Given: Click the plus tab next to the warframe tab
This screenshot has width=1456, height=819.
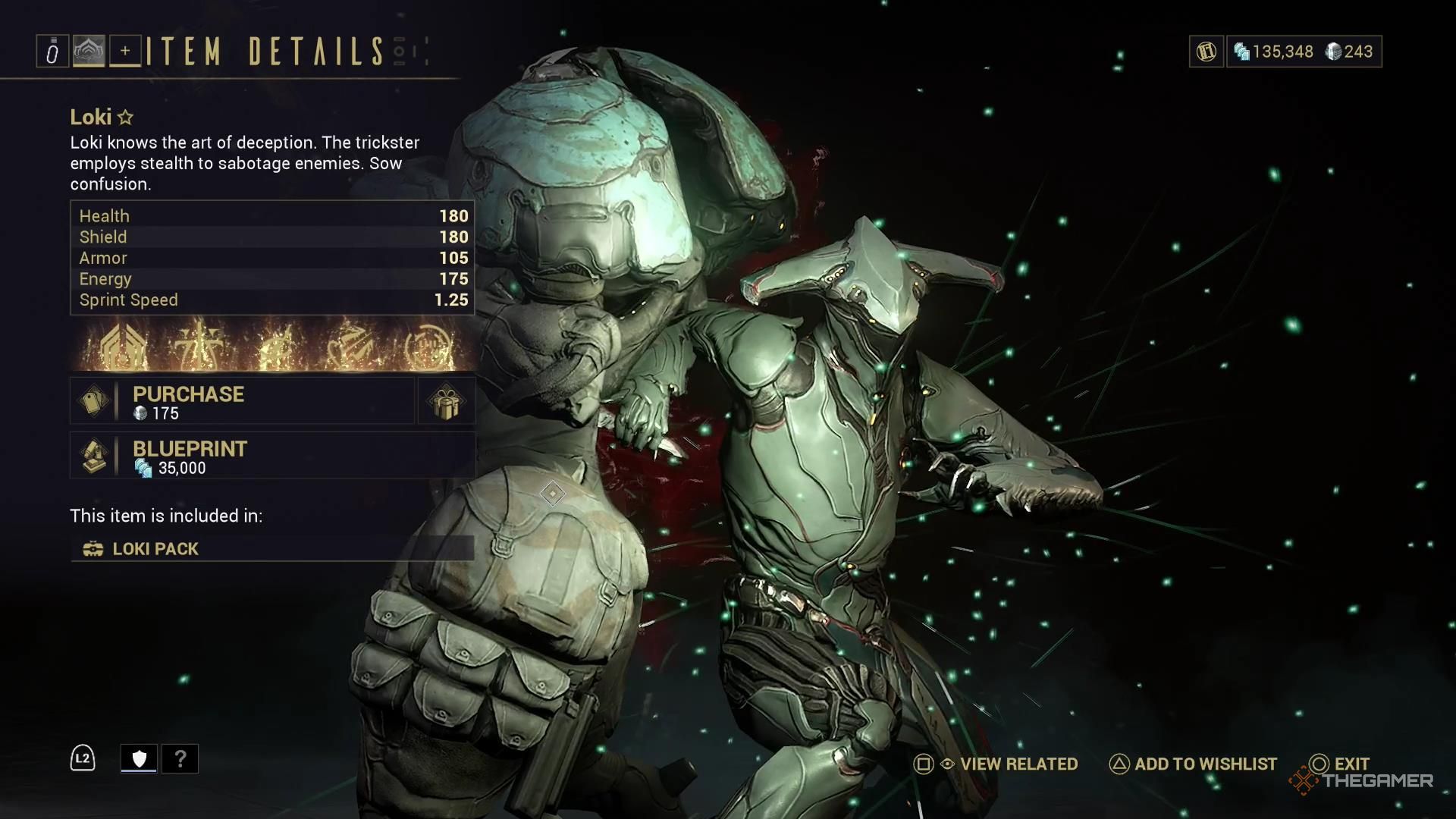Looking at the screenshot, I should [x=125, y=52].
